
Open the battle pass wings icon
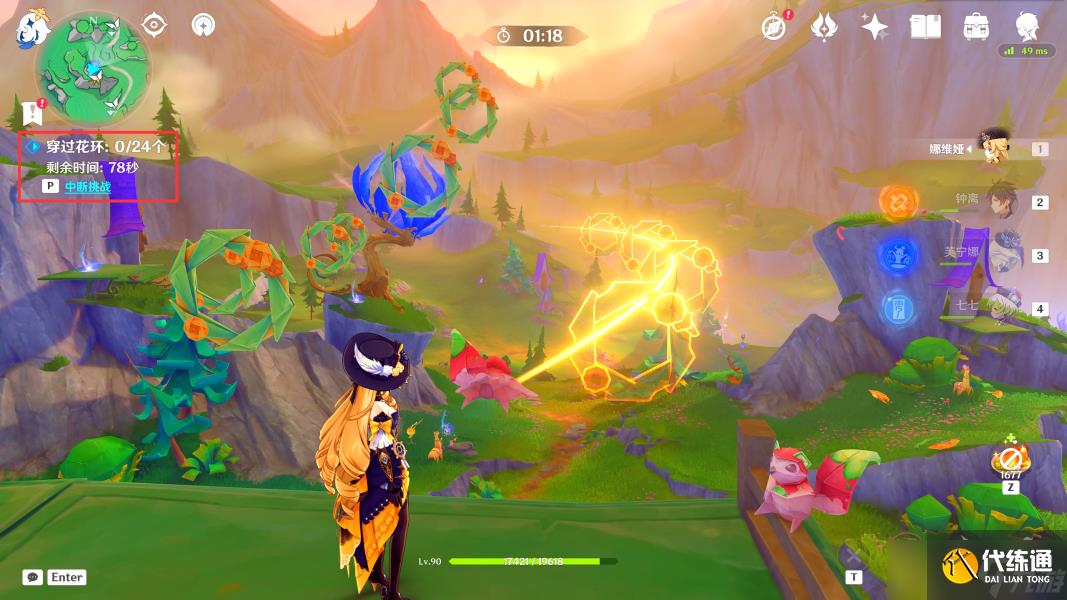824,27
